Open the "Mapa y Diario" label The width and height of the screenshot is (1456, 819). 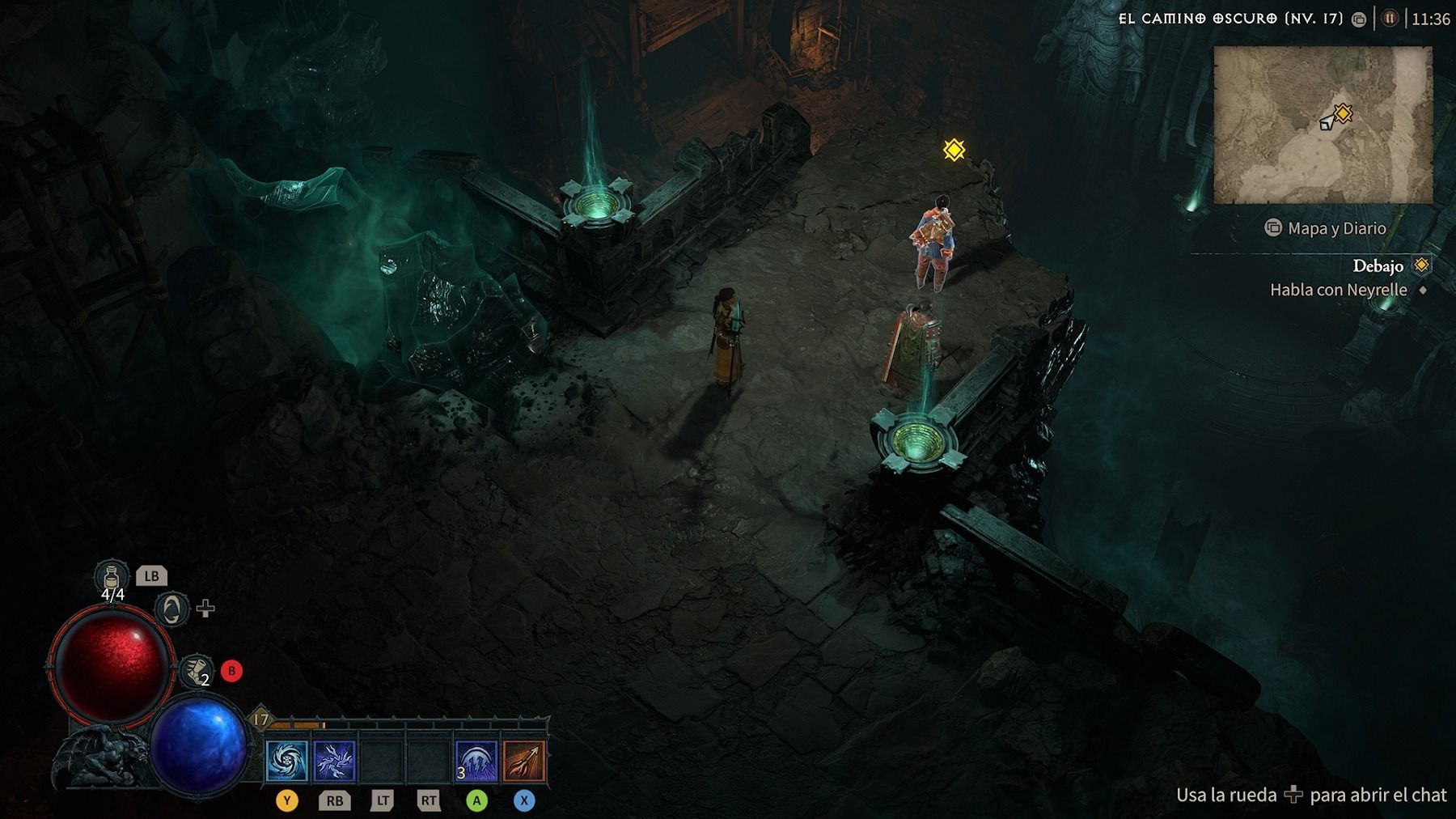pyautogui.click(x=1336, y=228)
